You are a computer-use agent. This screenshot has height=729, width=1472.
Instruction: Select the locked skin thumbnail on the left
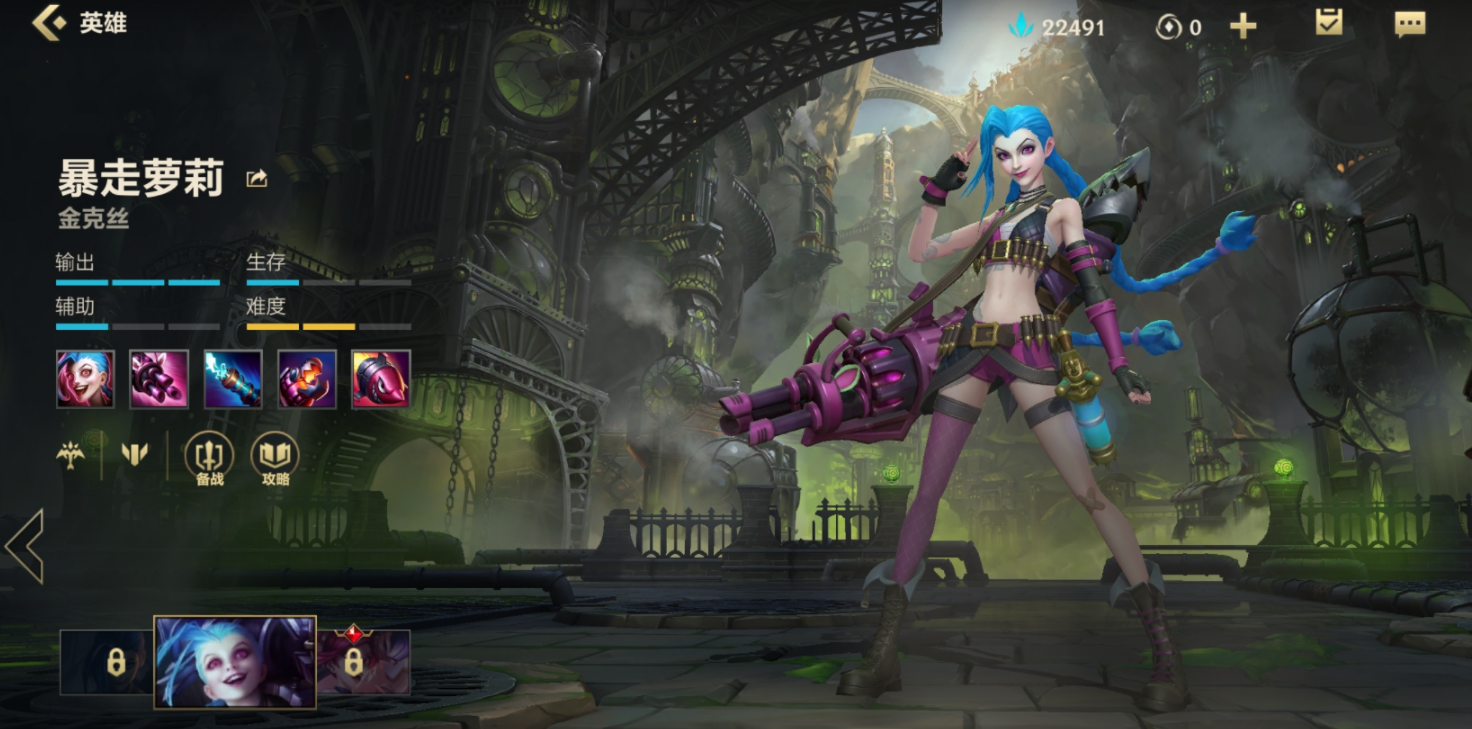pos(107,662)
